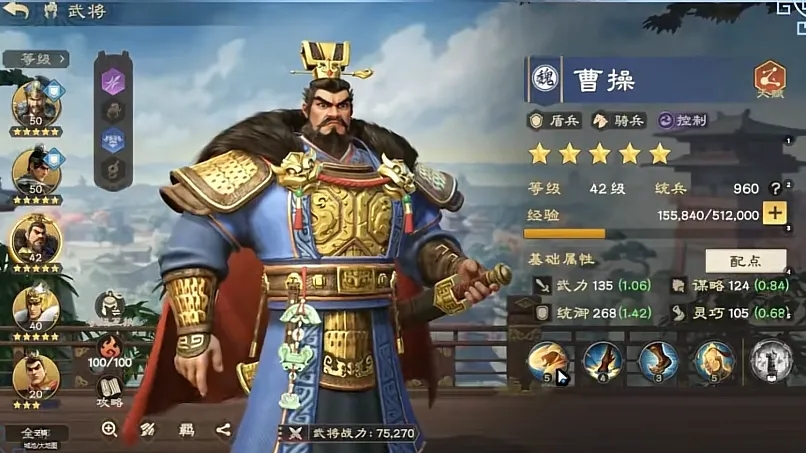Select the level 20 three-star general portrait
Viewport: 806px width, 453px height.
pos(36,377)
